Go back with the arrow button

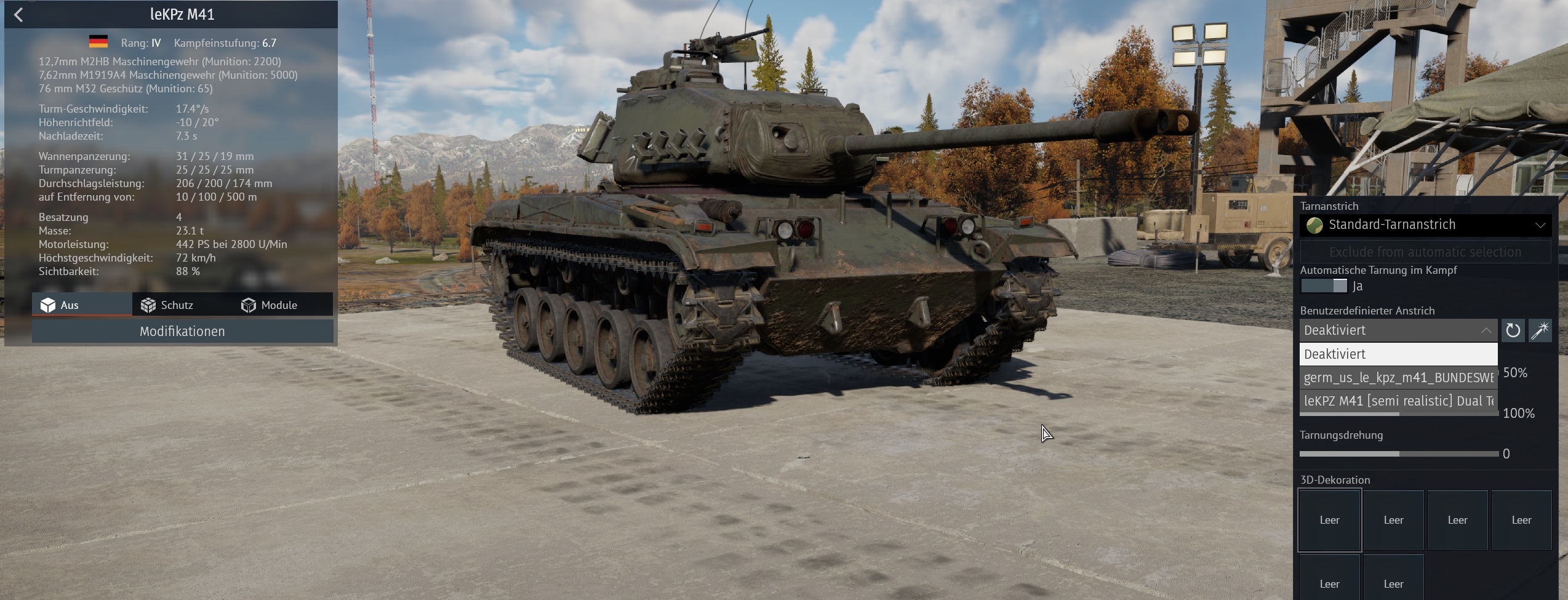coord(18,15)
